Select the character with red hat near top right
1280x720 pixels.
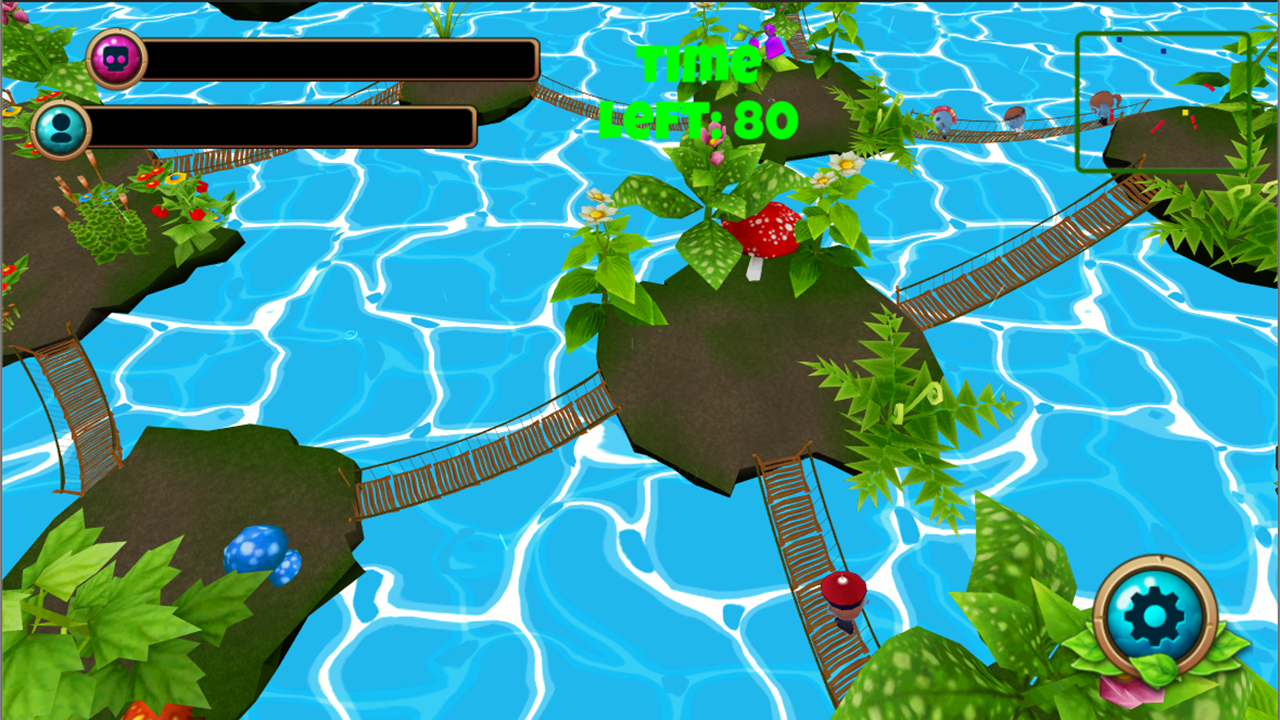coord(941,120)
